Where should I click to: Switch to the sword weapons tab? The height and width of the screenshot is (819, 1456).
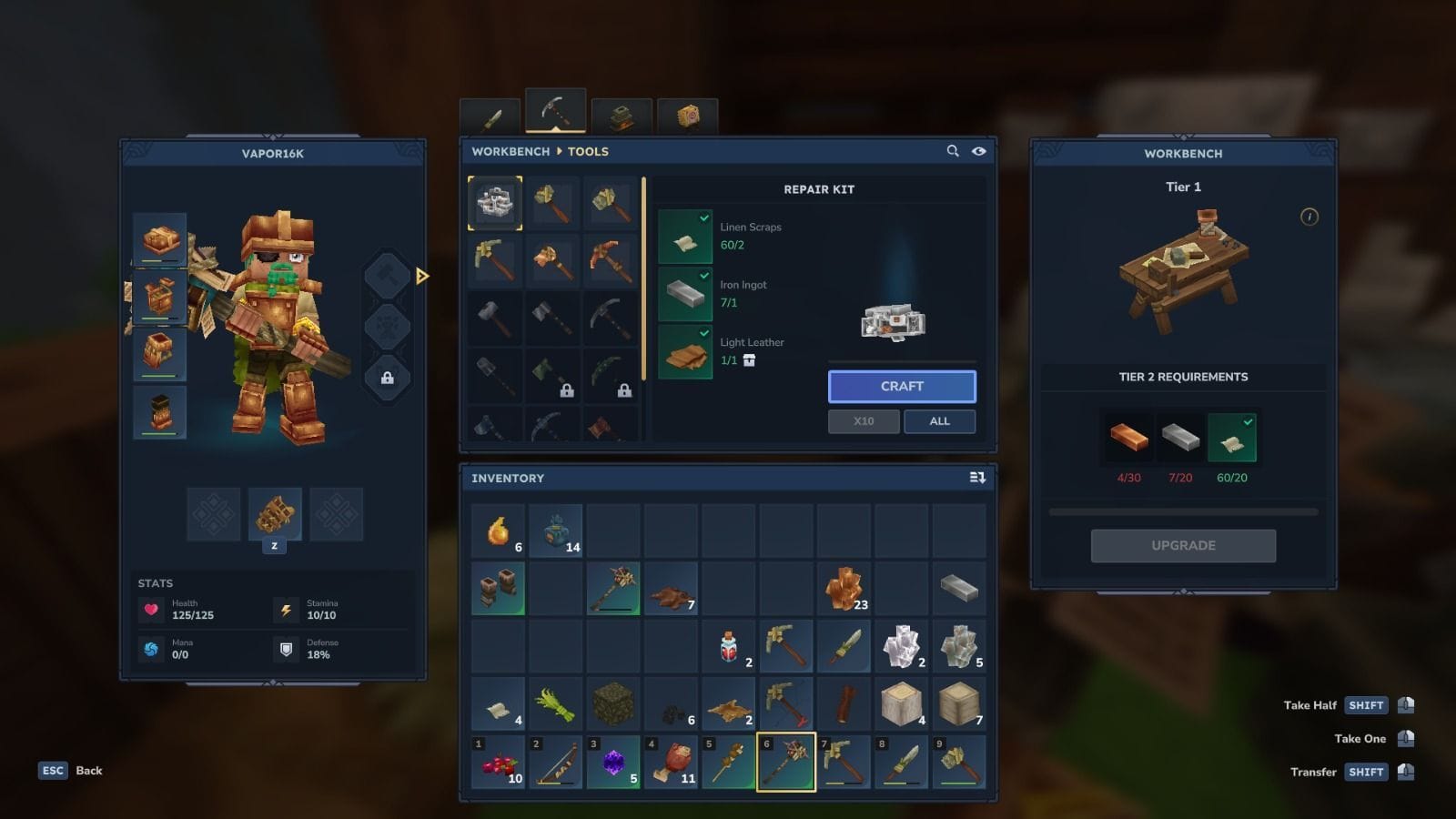(x=491, y=118)
